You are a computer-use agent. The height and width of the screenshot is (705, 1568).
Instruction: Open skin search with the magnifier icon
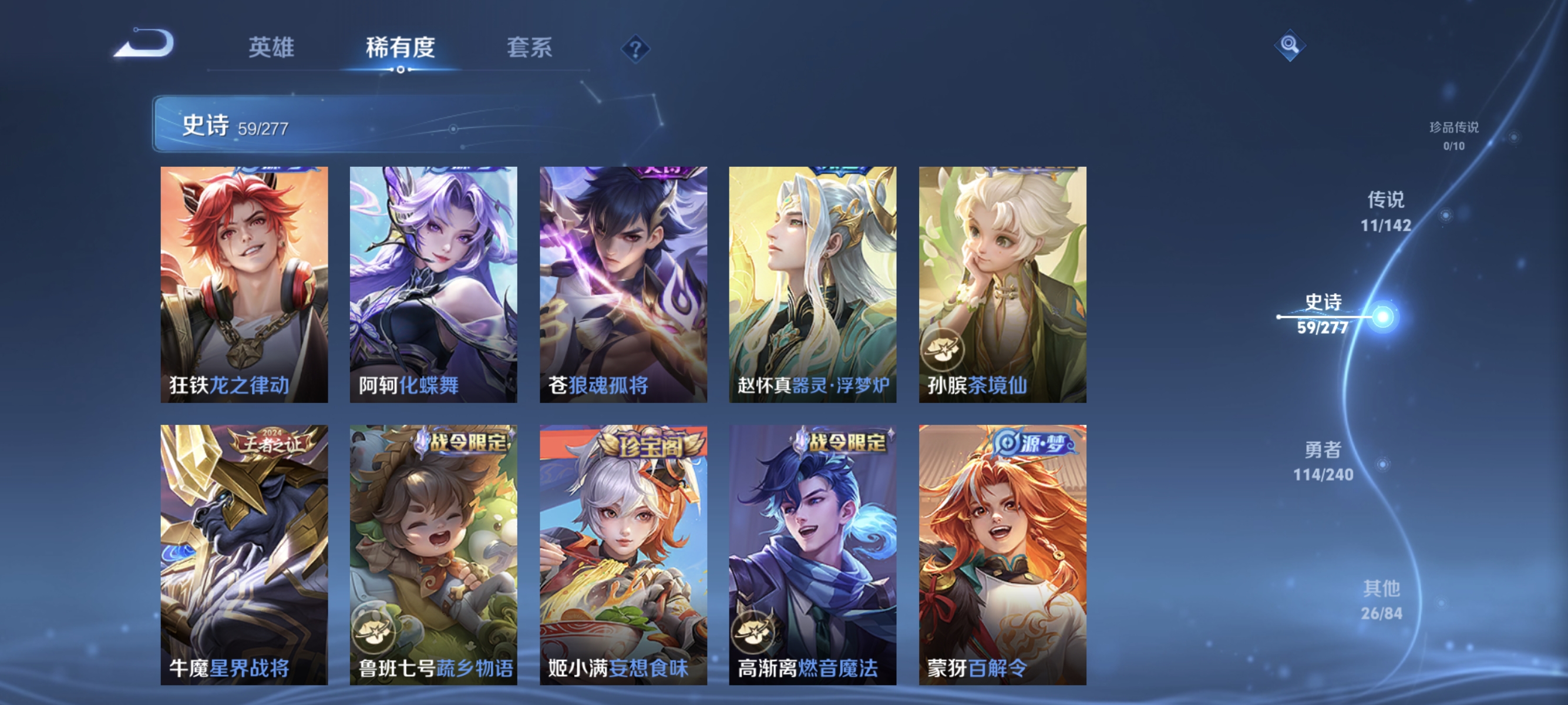(1290, 44)
